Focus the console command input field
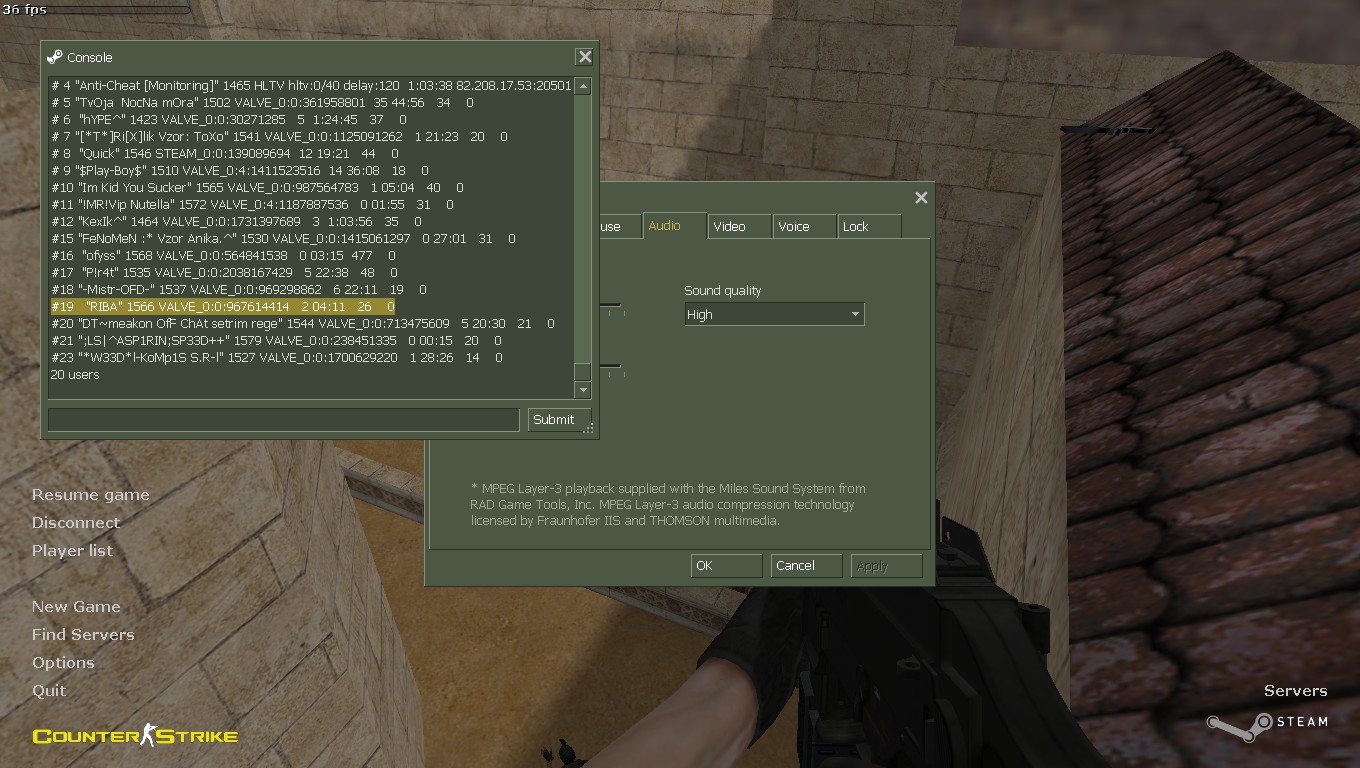 pyautogui.click(x=283, y=420)
